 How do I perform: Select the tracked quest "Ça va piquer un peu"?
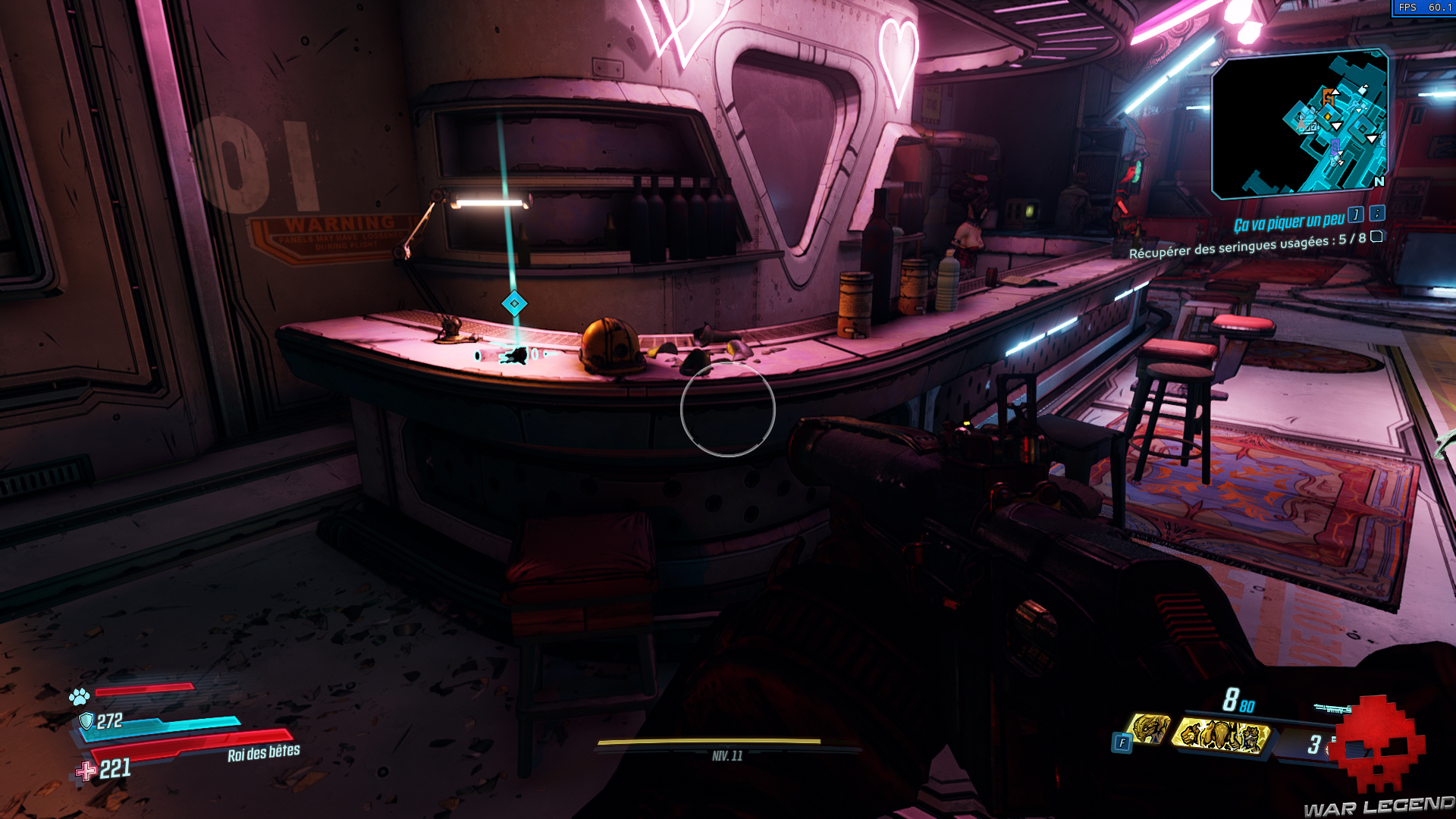(1288, 222)
